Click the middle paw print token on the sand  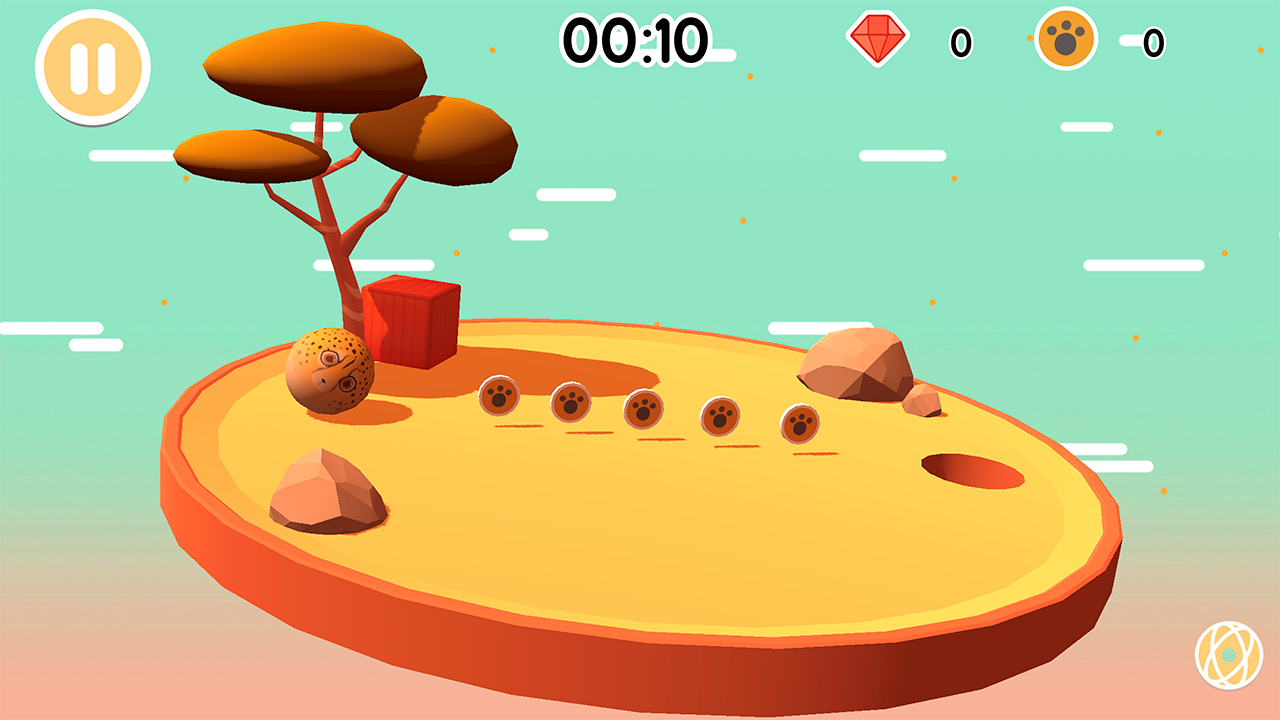pos(642,410)
